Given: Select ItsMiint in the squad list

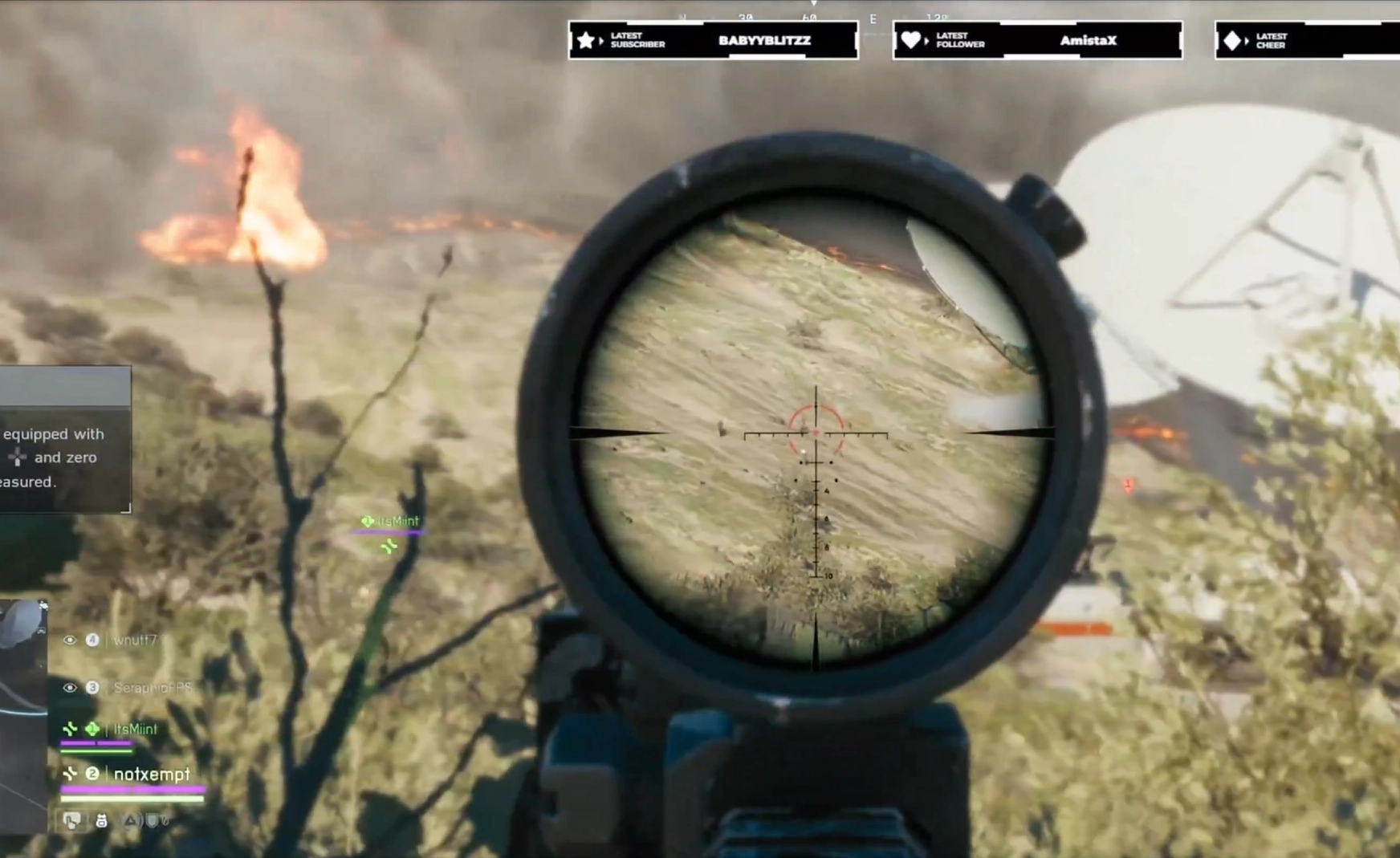Looking at the screenshot, I should [135, 729].
